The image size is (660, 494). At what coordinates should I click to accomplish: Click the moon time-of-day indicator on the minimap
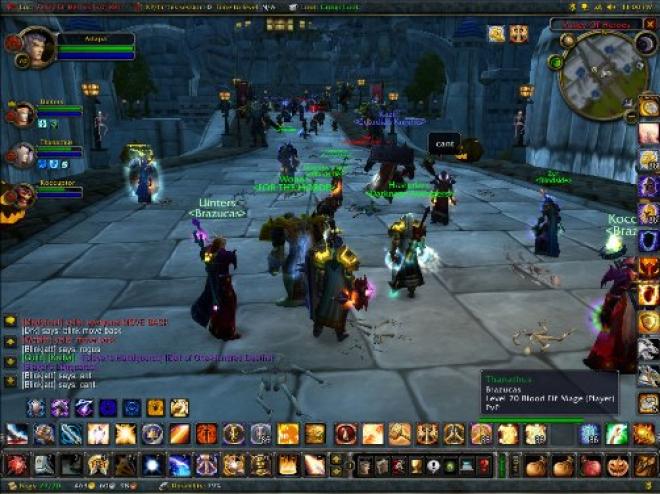point(646,45)
